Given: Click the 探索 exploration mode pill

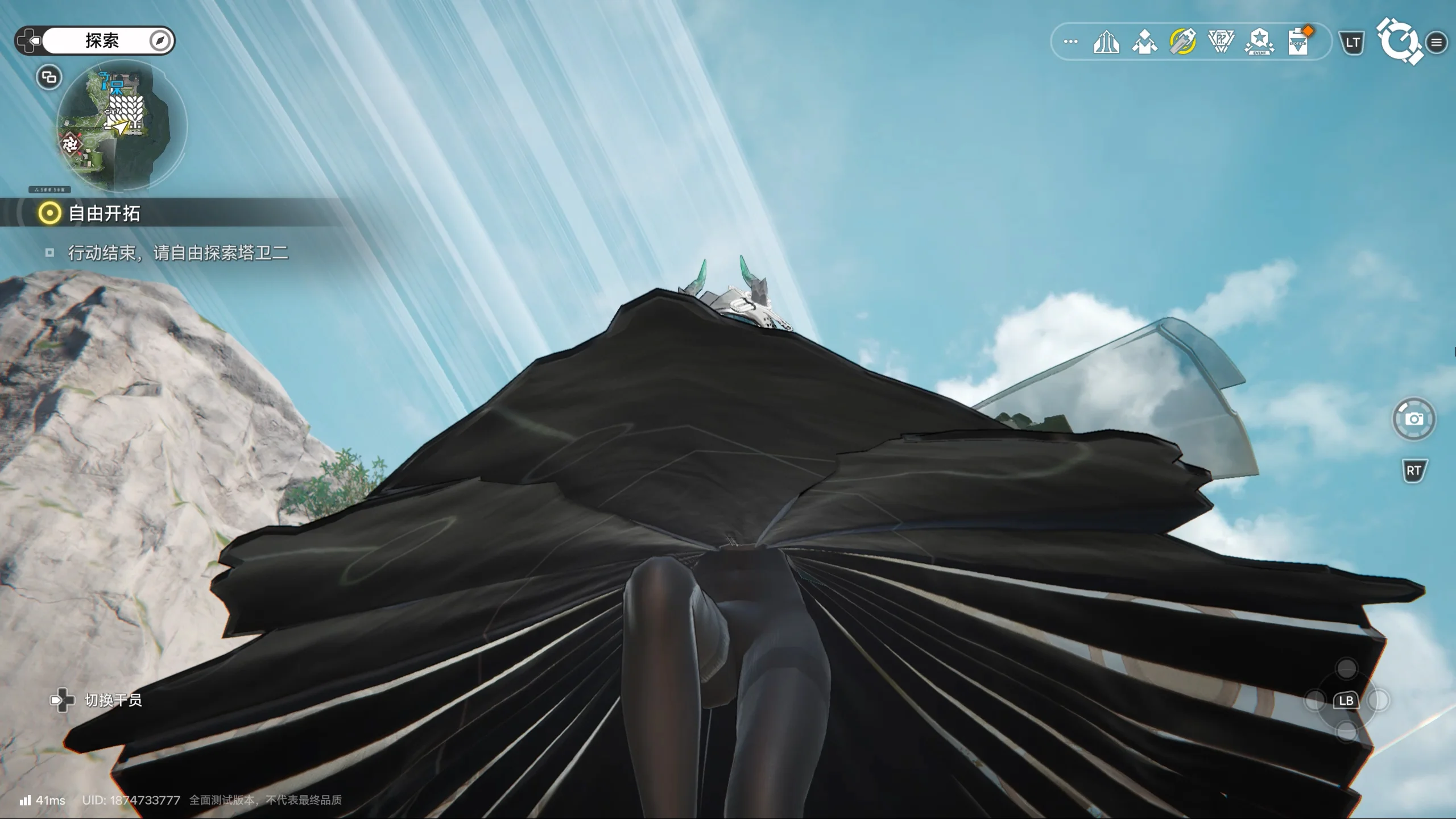Looking at the screenshot, I should 102,40.
